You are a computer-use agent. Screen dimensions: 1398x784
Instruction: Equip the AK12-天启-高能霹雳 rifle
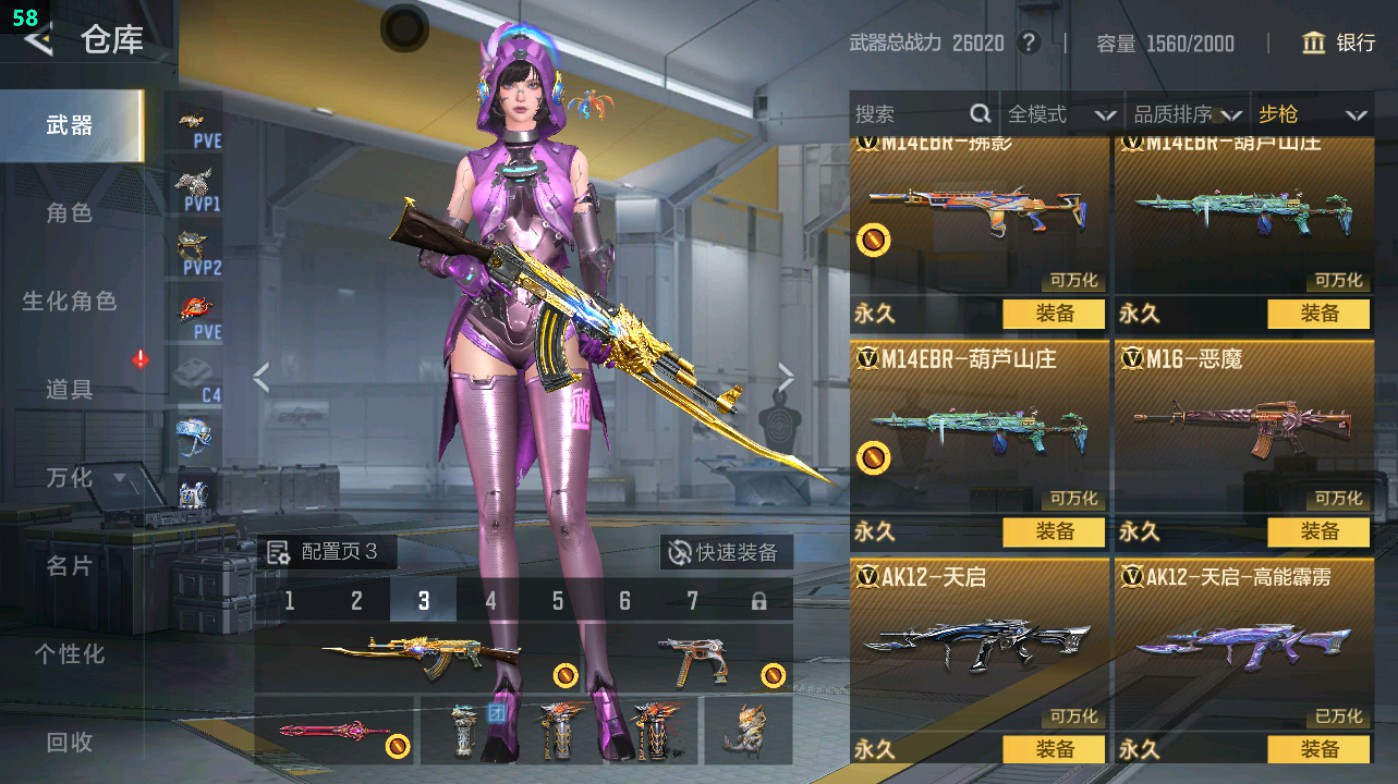[x=1318, y=749]
